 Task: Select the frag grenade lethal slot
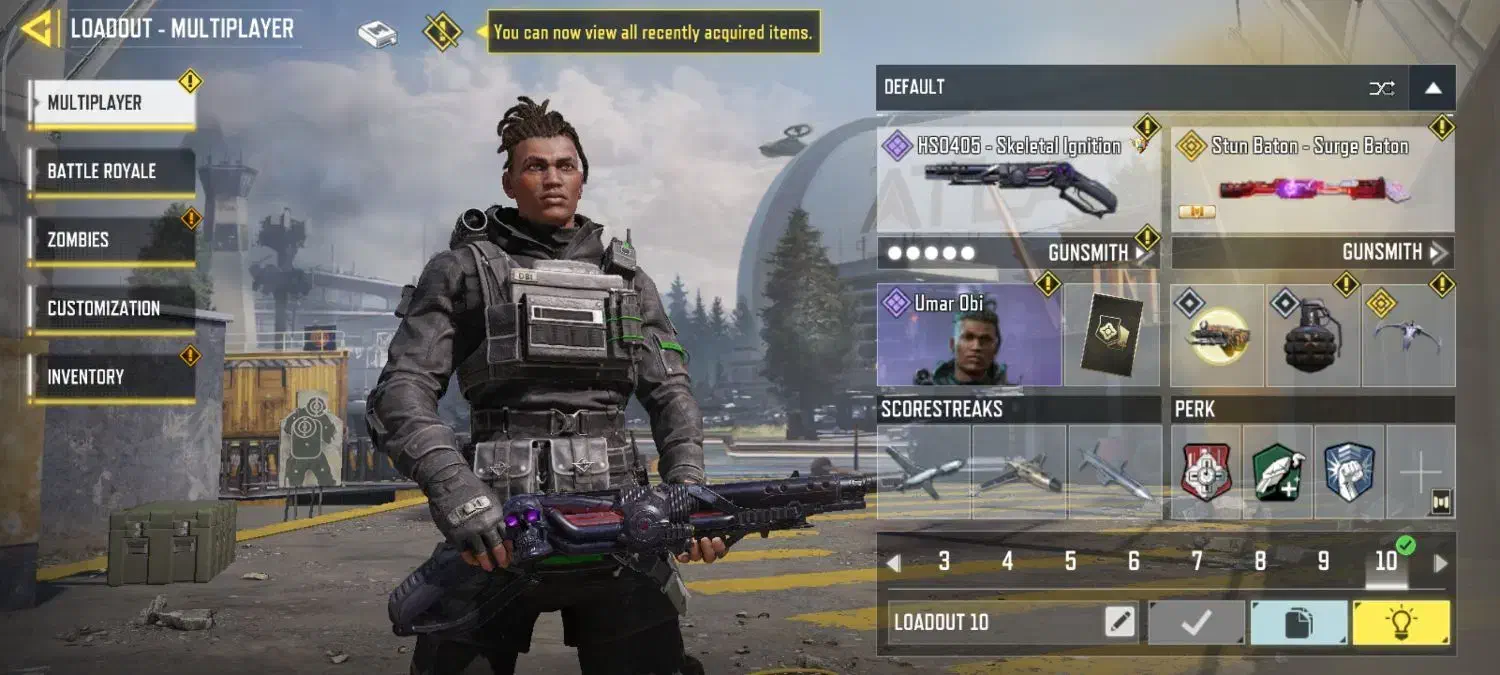tap(1312, 337)
